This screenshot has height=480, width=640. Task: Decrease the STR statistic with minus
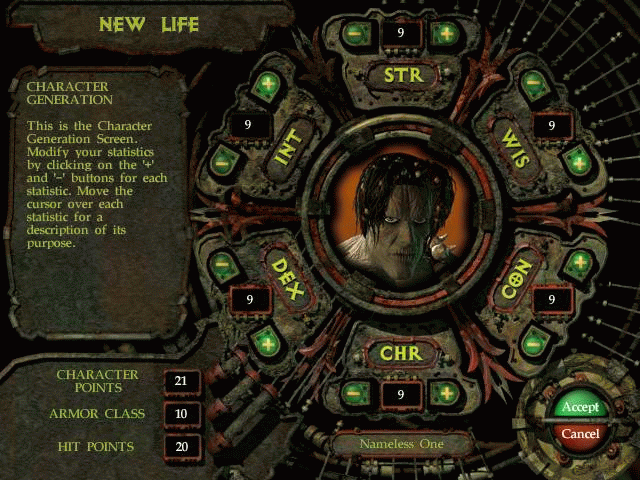[356, 33]
